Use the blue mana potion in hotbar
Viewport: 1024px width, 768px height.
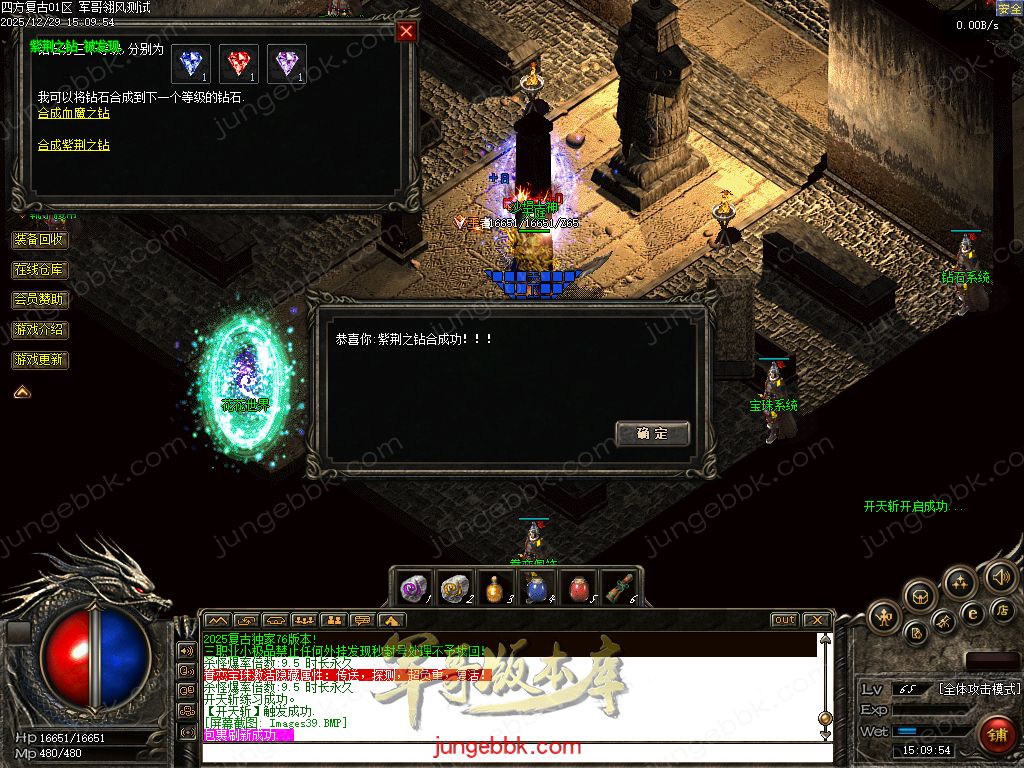(x=536, y=587)
